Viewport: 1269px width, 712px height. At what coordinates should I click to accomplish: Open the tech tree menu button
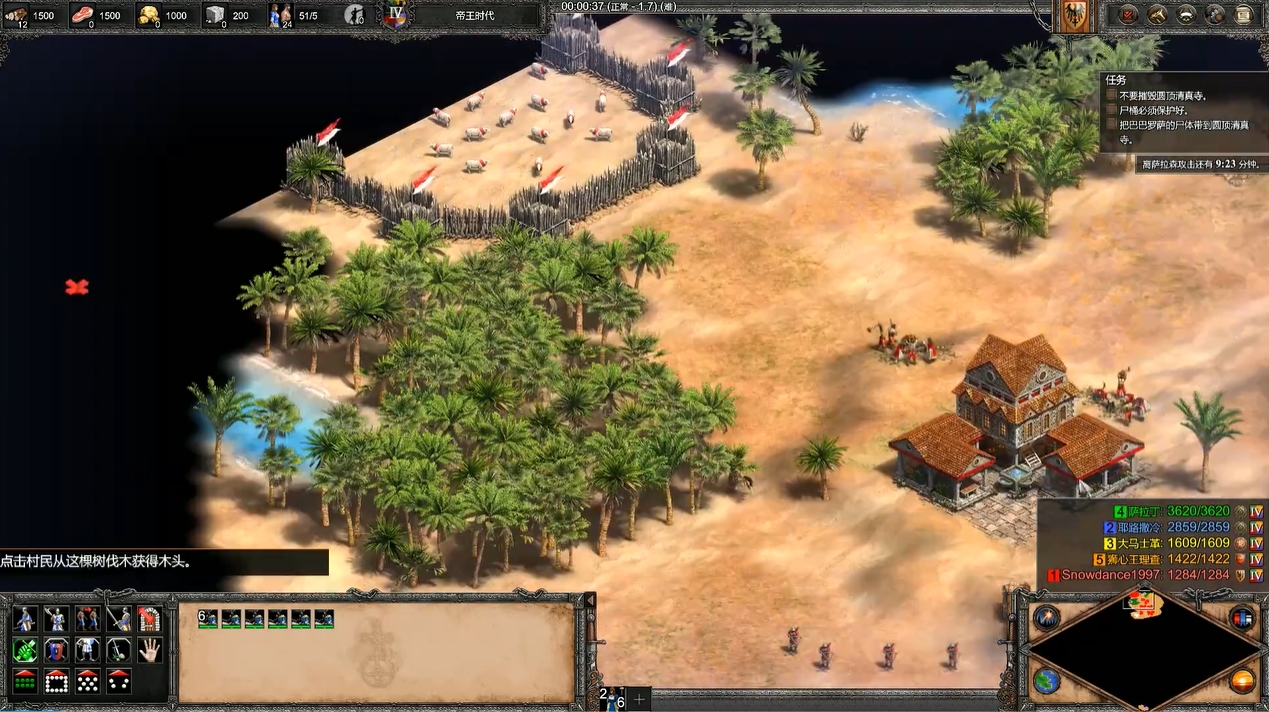(1157, 15)
